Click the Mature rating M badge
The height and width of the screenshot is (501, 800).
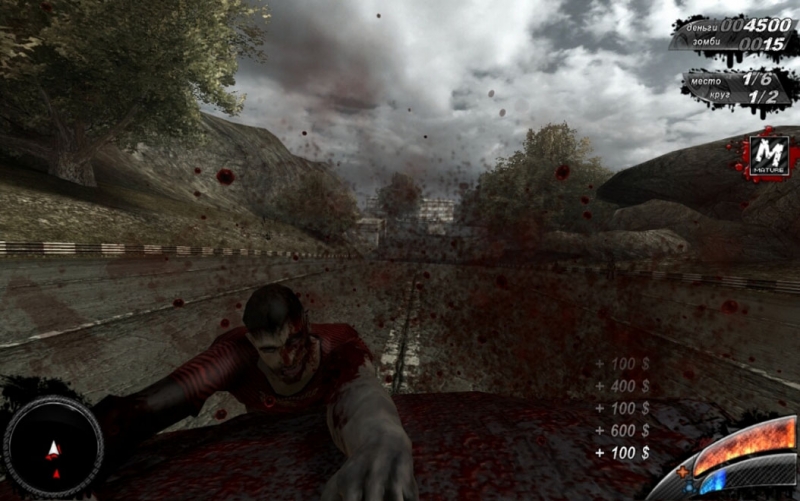click(768, 155)
